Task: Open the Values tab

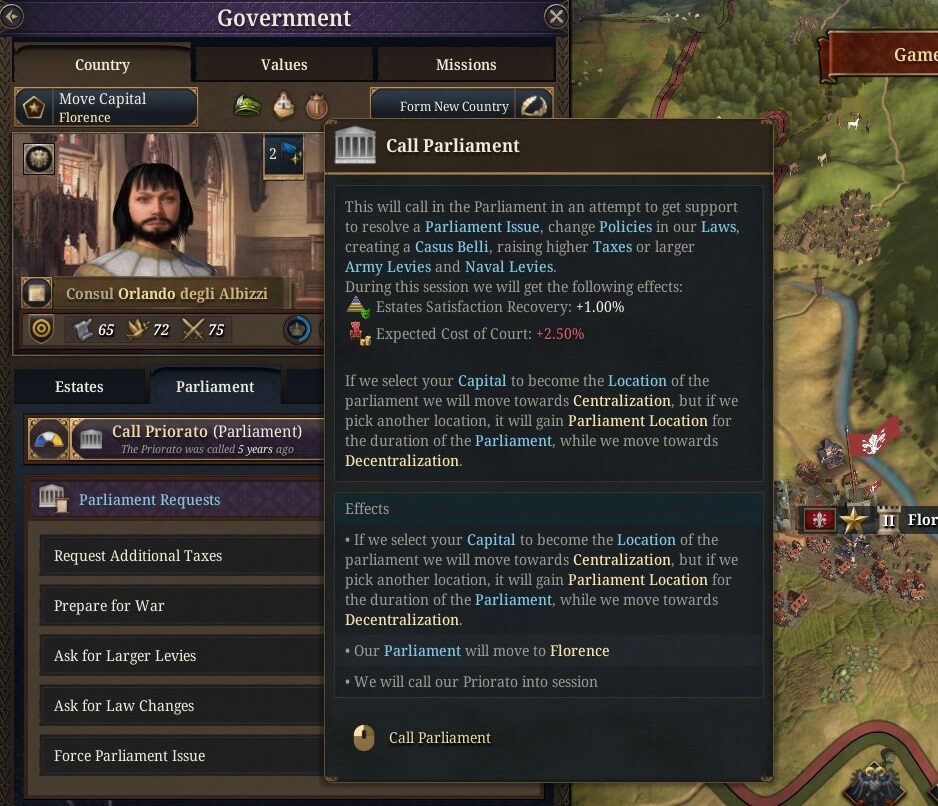Action: 284,65
